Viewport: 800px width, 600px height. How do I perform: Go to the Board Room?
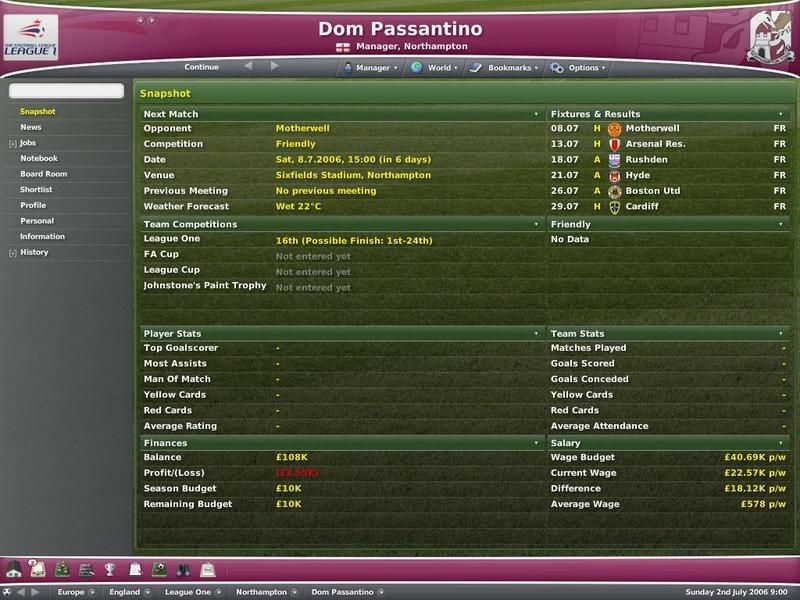coord(43,174)
